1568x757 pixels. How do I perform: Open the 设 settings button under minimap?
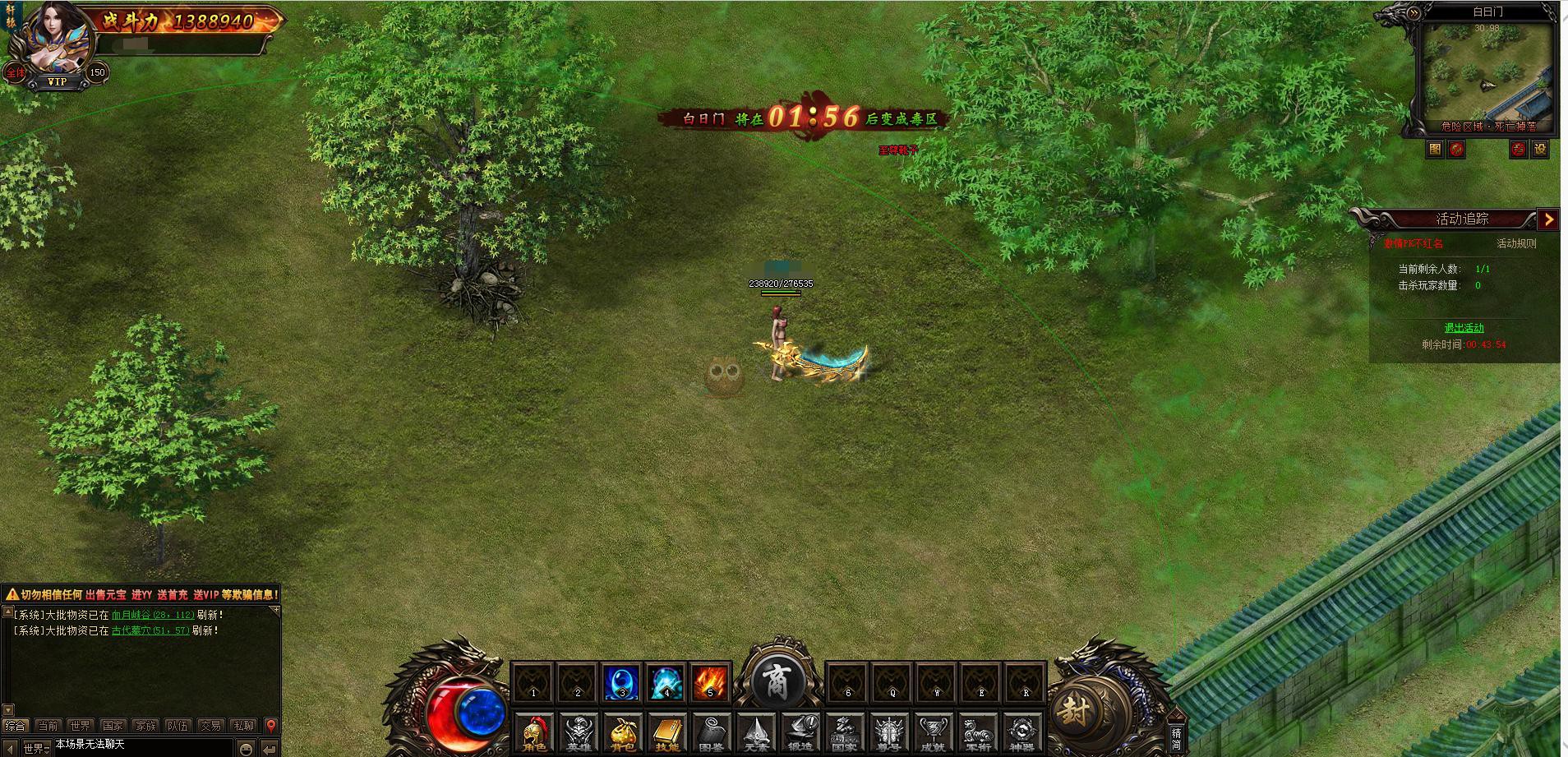pyautogui.click(x=1540, y=149)
